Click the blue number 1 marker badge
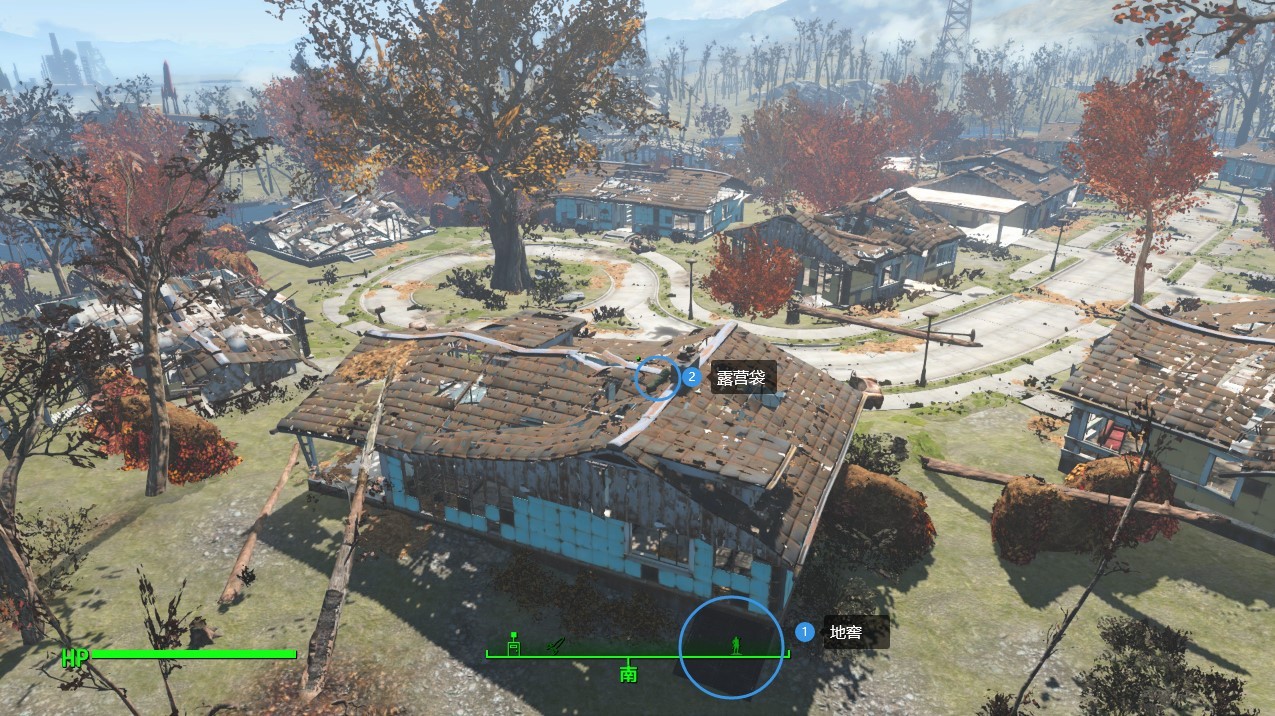 (x=804, y=632)
